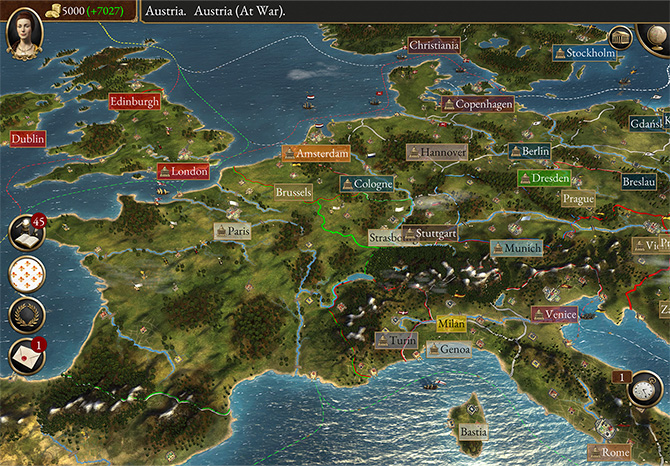The height and width of the screenshot is (466, 670).
Task: Select the Paris city label
Action: pyautogui.click(x=232, y=230)
